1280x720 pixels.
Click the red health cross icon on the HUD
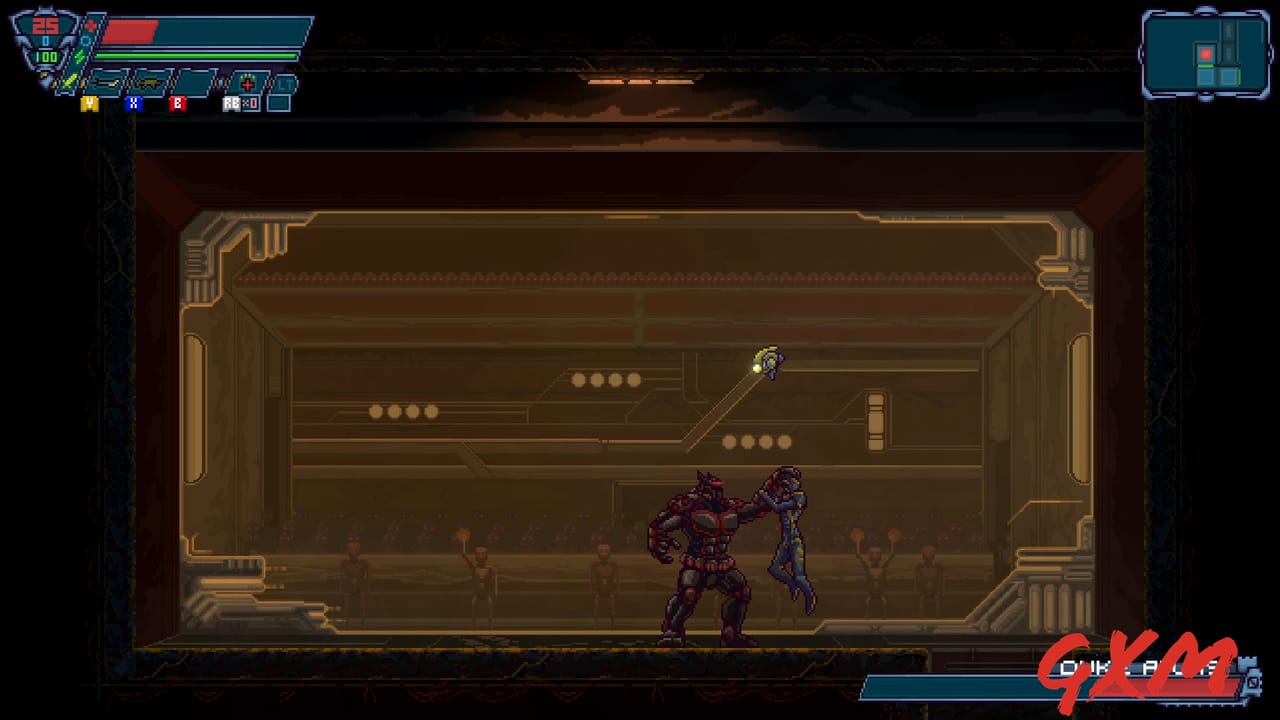(x=91, y=24)
